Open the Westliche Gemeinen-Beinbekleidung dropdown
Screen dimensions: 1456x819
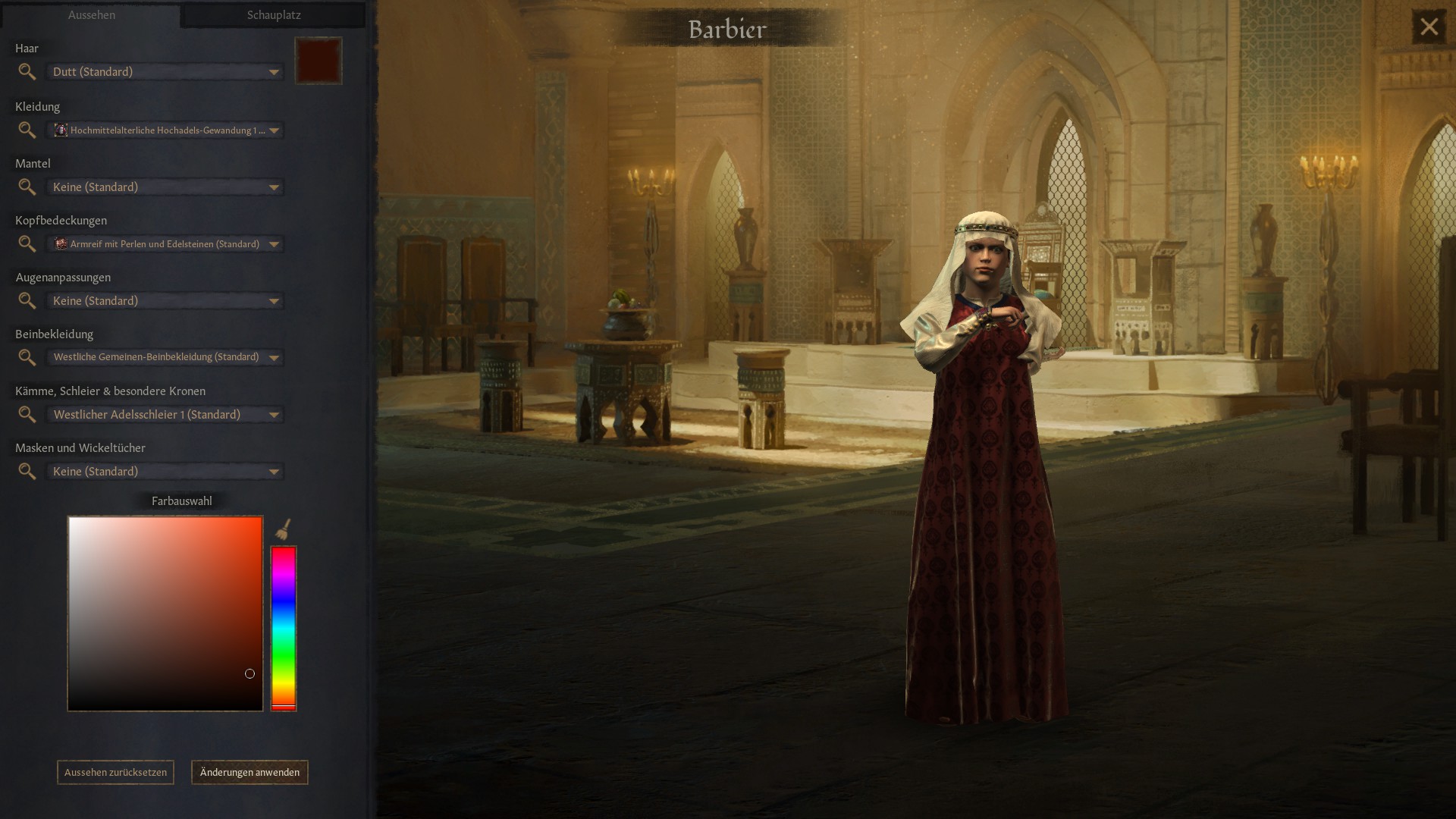tap(165, 357)
